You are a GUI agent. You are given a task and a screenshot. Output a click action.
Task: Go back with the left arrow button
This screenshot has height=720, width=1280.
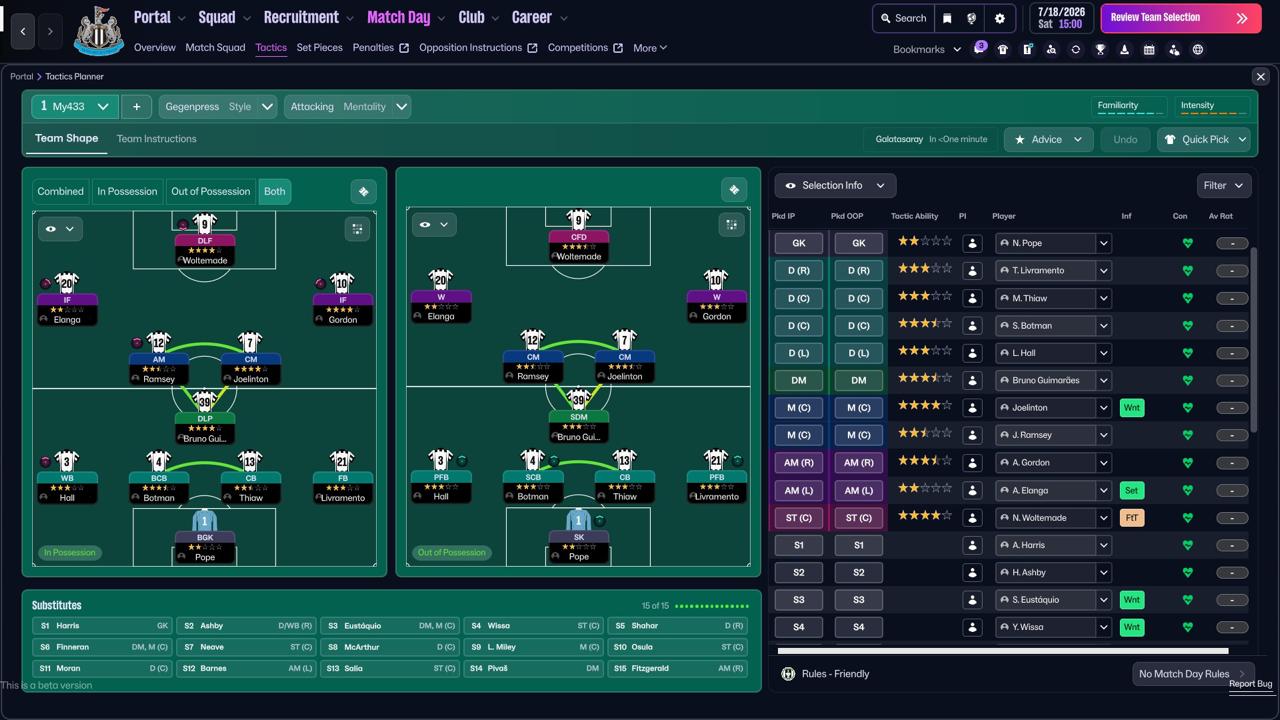click(23, 32)
